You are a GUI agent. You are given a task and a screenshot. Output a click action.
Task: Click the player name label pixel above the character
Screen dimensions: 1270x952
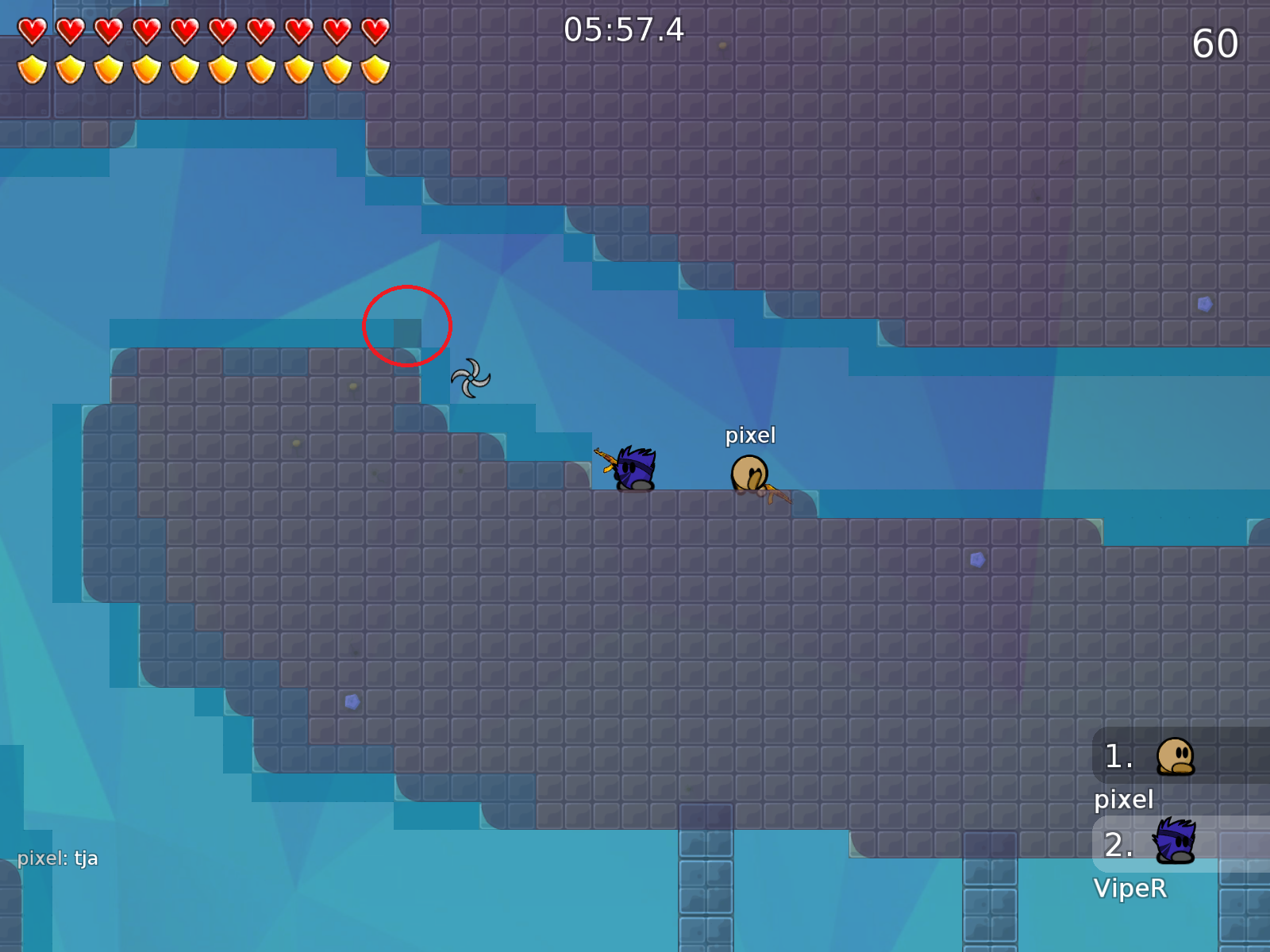pyautogui.click(x=750, y=435)
